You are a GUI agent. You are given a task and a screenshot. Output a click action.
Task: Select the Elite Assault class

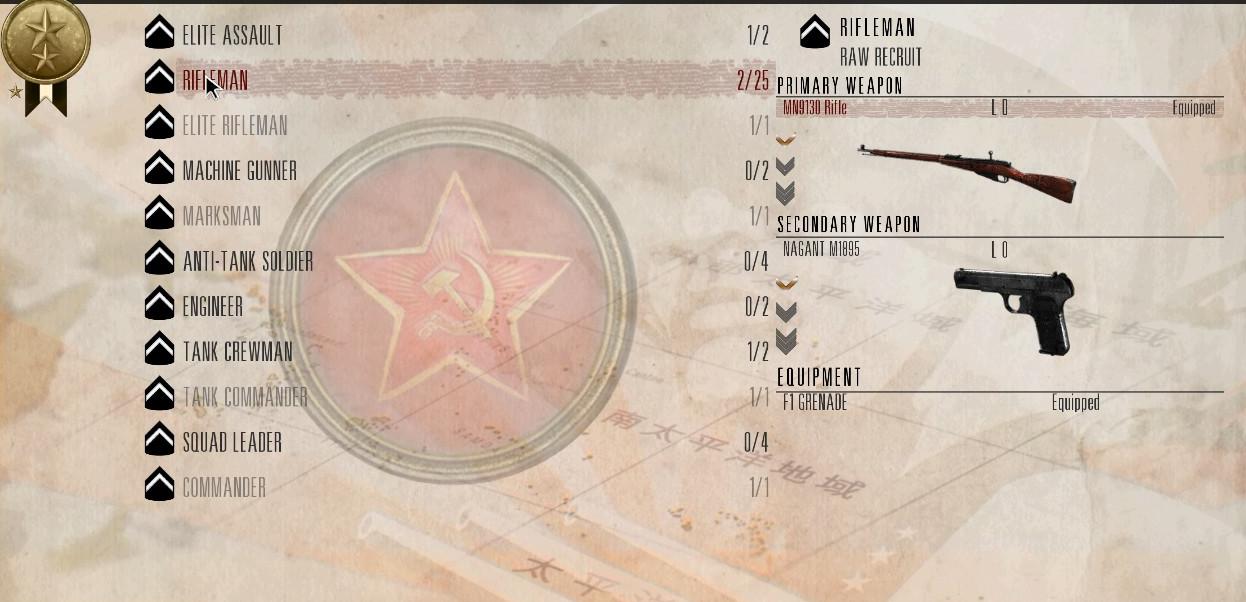click(x=232, y=36)
